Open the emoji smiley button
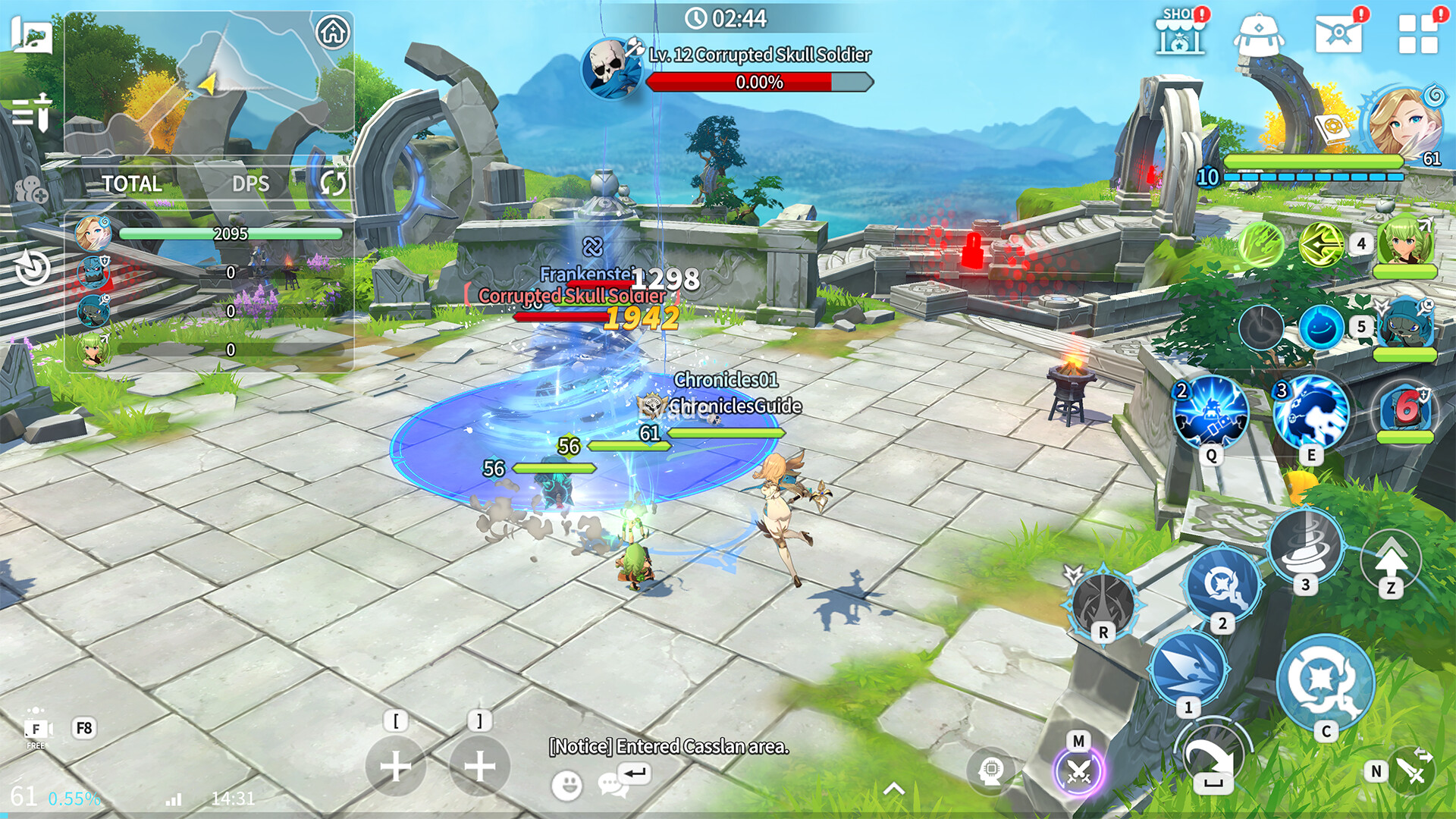This screenshot has width=1456, height=819. (566, 785)
